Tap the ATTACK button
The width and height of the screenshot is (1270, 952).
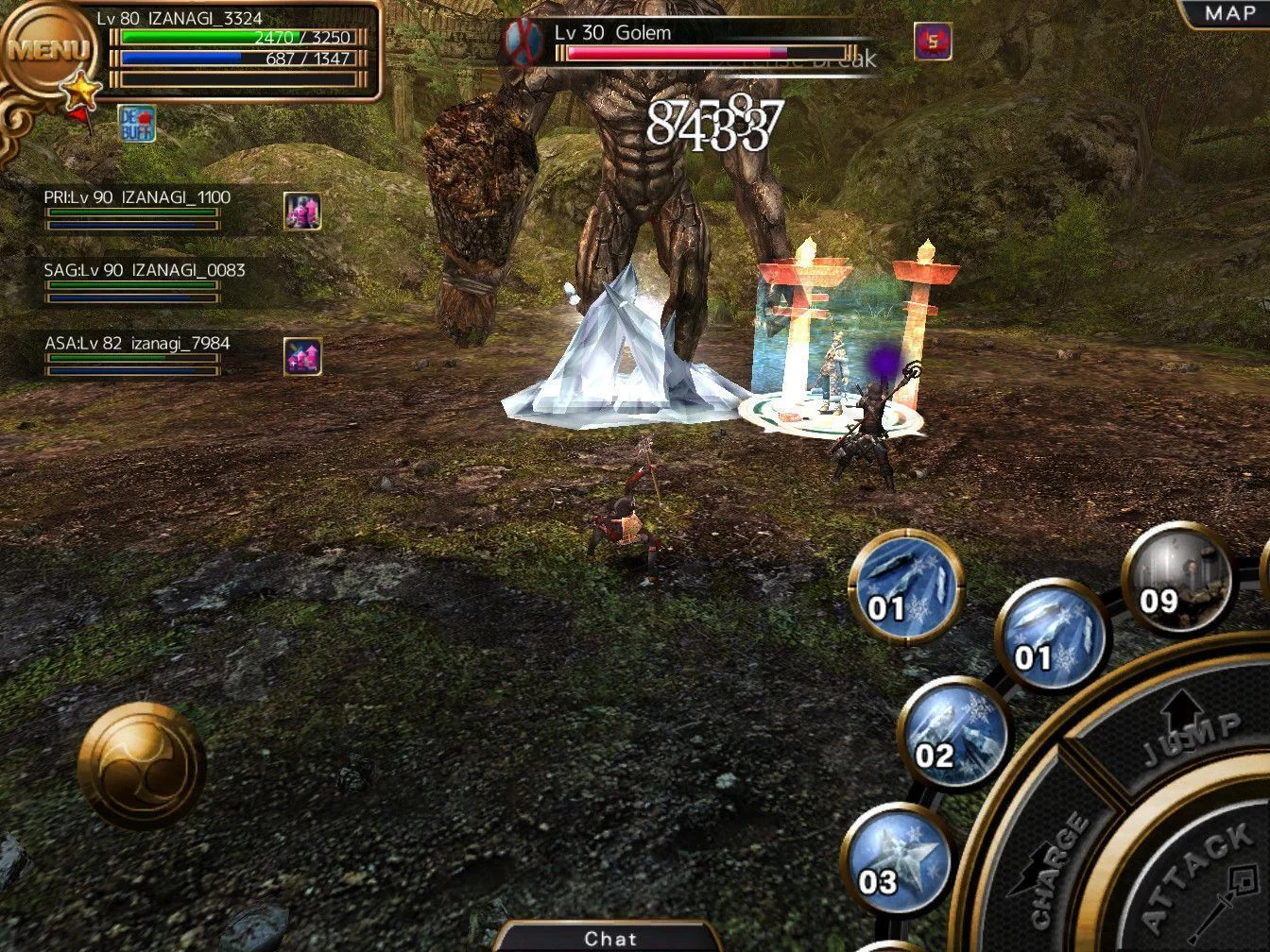[x=1200, y=878]
